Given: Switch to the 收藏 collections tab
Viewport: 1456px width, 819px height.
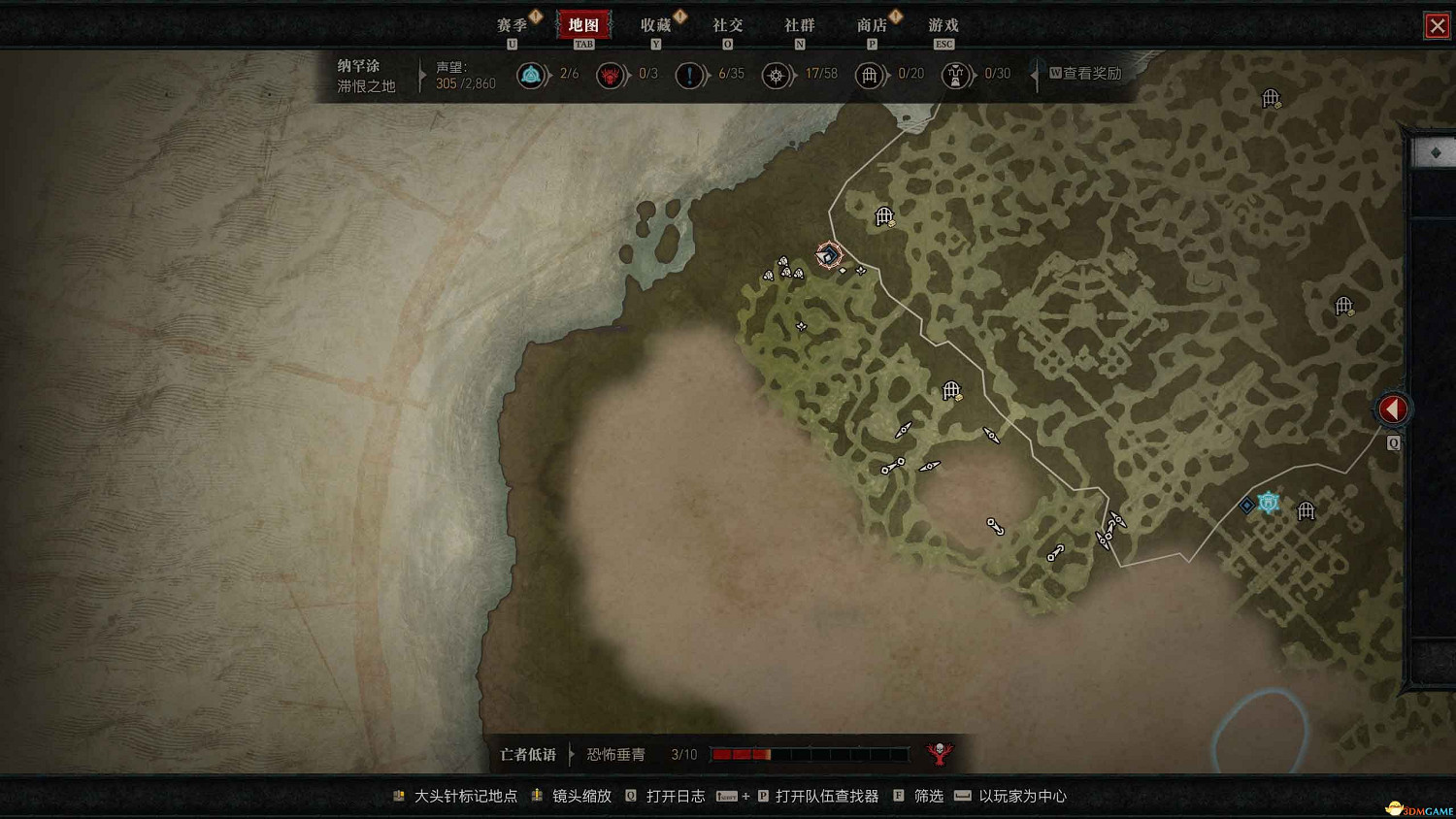Looking at the screenshot, I should pyautogui.click(x=656, y=25).
